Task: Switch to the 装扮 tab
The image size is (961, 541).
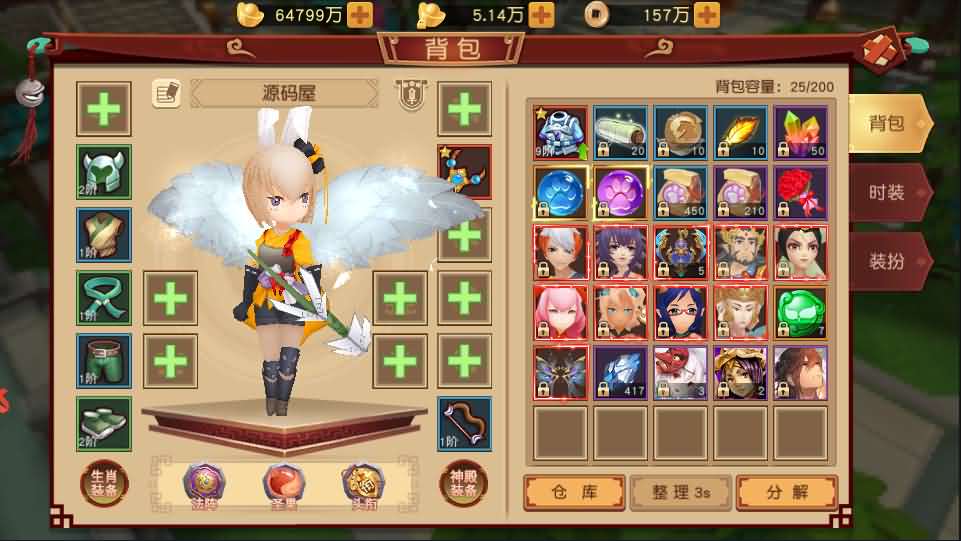Action: click(886, 261)
